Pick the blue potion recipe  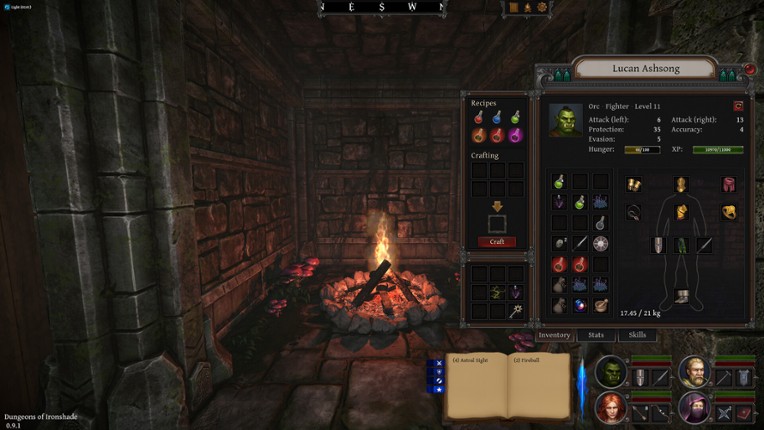(x=497, y=119)
